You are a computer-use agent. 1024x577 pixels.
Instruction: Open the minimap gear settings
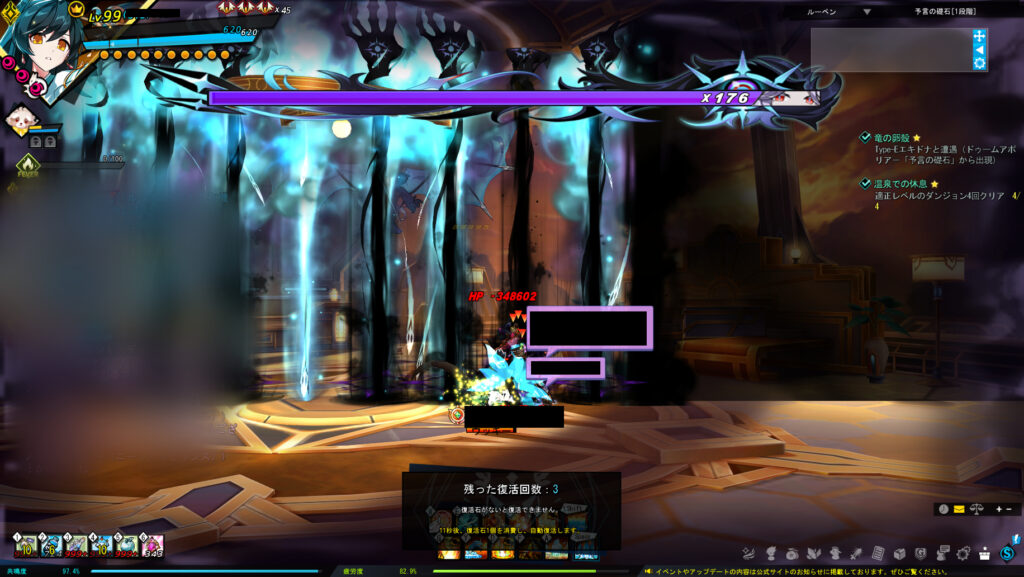pyautogui.click(x=979, y=63)
